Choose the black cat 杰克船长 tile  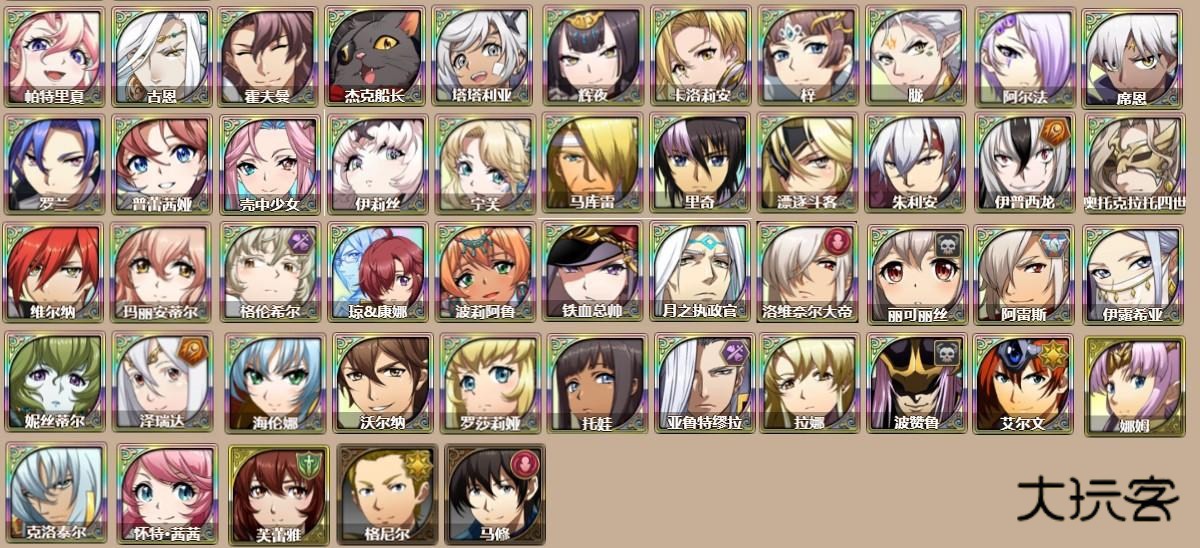pos(376,56)
